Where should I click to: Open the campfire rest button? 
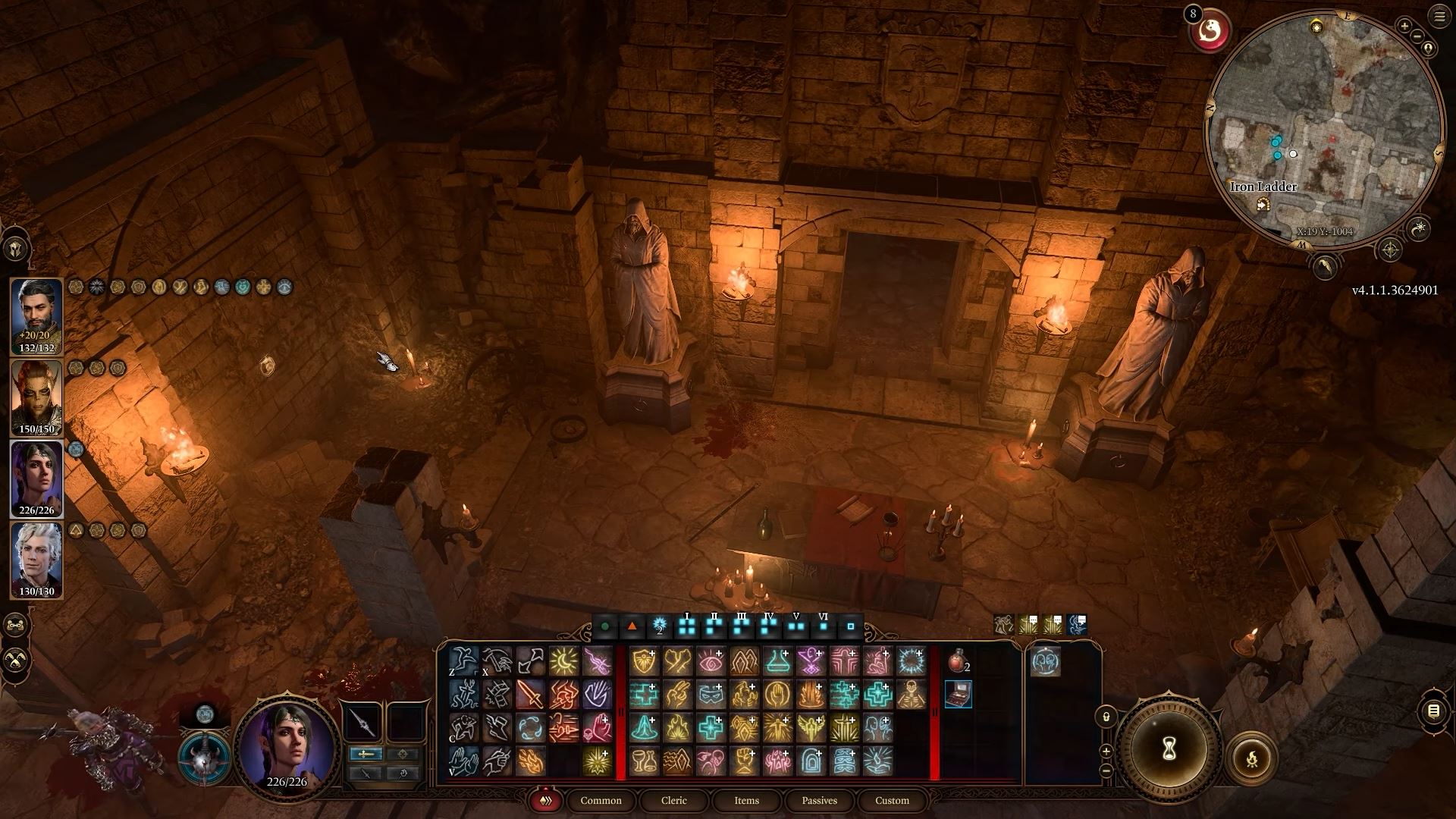point(1251,758)
